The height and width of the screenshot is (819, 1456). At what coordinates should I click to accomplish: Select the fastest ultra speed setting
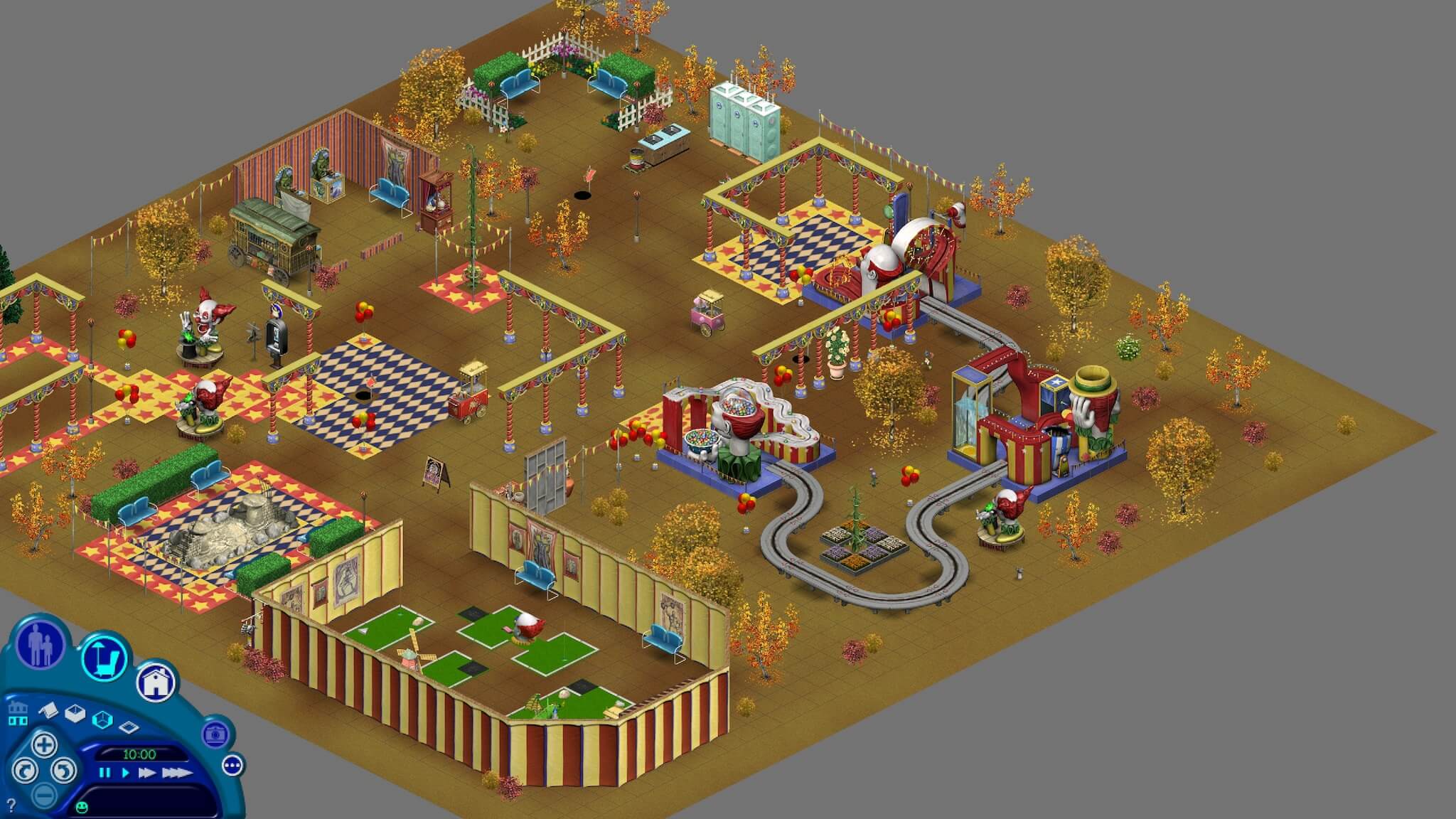(176, 773)
